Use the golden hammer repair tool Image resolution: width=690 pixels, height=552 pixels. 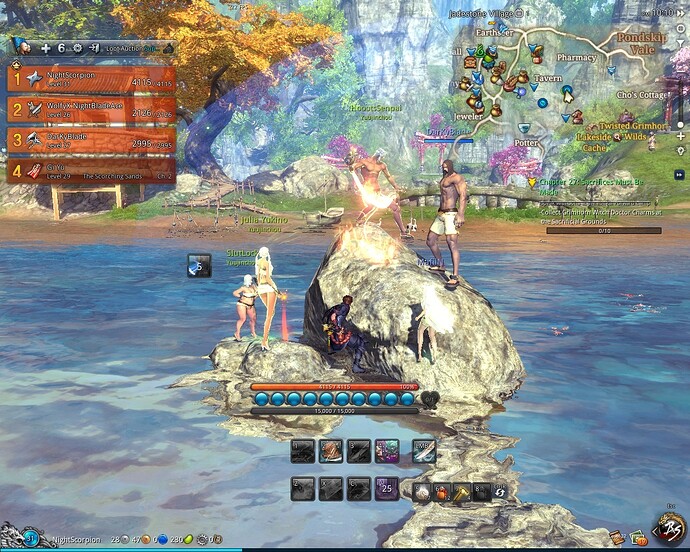coord(461,491)
